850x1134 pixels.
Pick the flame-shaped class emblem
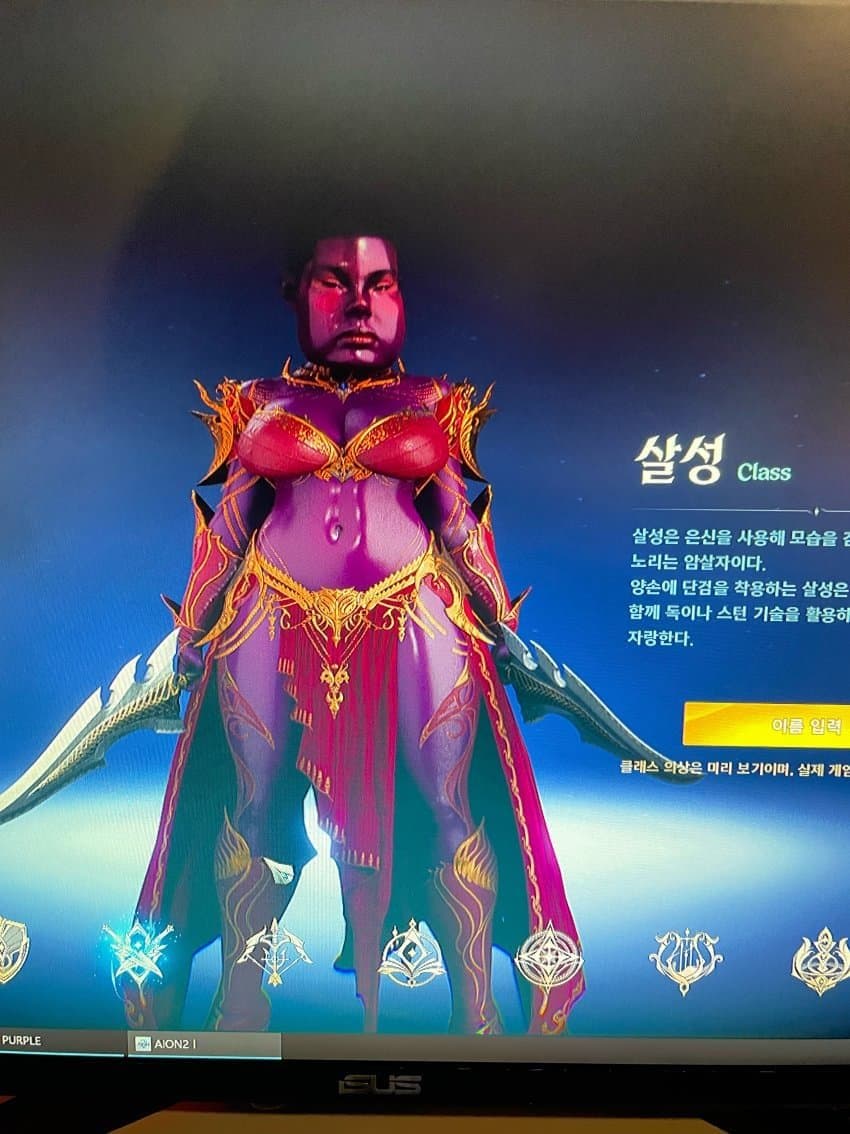[x=820, y=961]
